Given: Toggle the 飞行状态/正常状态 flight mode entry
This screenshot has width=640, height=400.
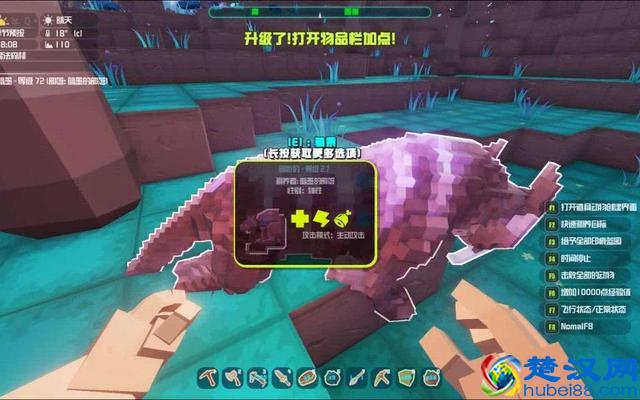Looking at the screenshot, I should [x=591, y=311].
